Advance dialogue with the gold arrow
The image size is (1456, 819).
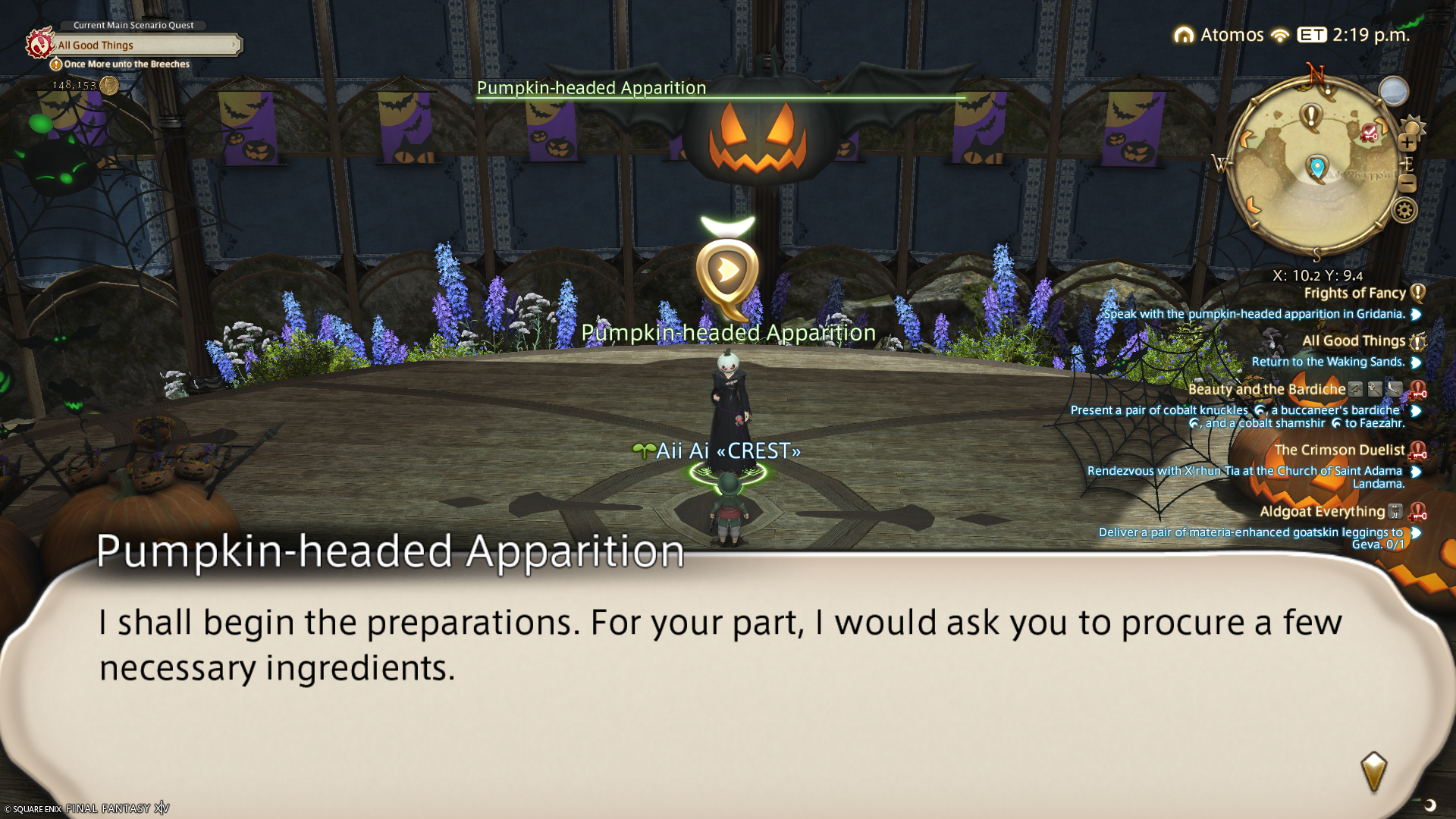coord(1373,771)
